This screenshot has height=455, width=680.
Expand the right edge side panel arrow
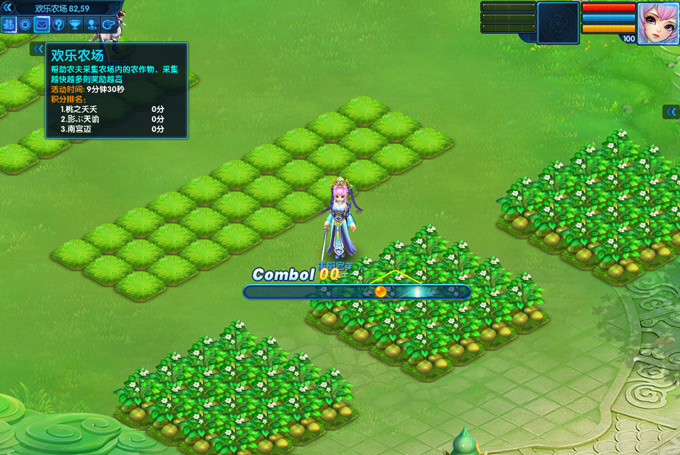tap(671, 112)
